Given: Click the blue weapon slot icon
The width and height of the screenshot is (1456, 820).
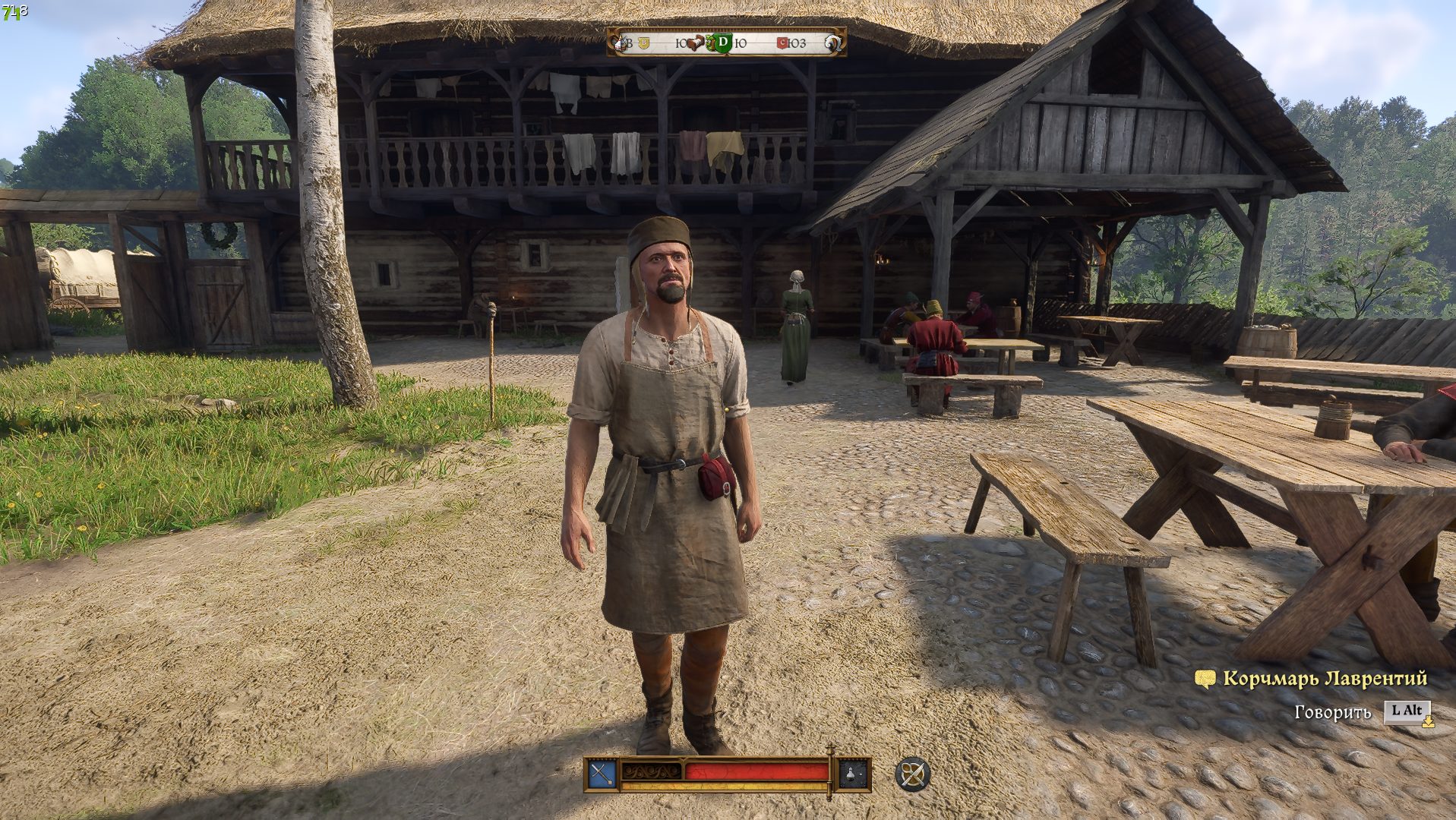Looking at the screenshot, I should coord(602,774).
